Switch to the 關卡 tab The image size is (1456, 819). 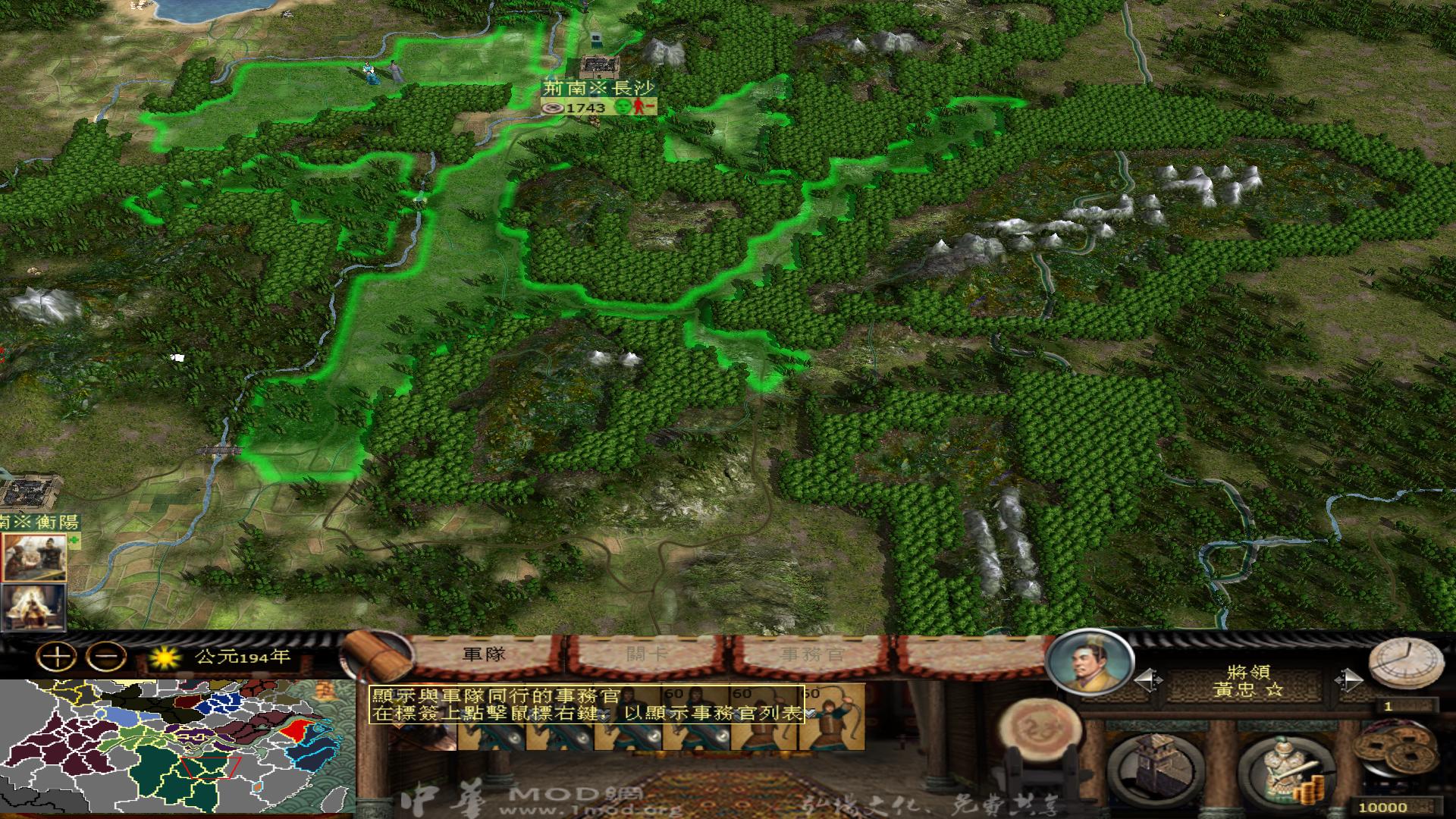coord(645,653)
